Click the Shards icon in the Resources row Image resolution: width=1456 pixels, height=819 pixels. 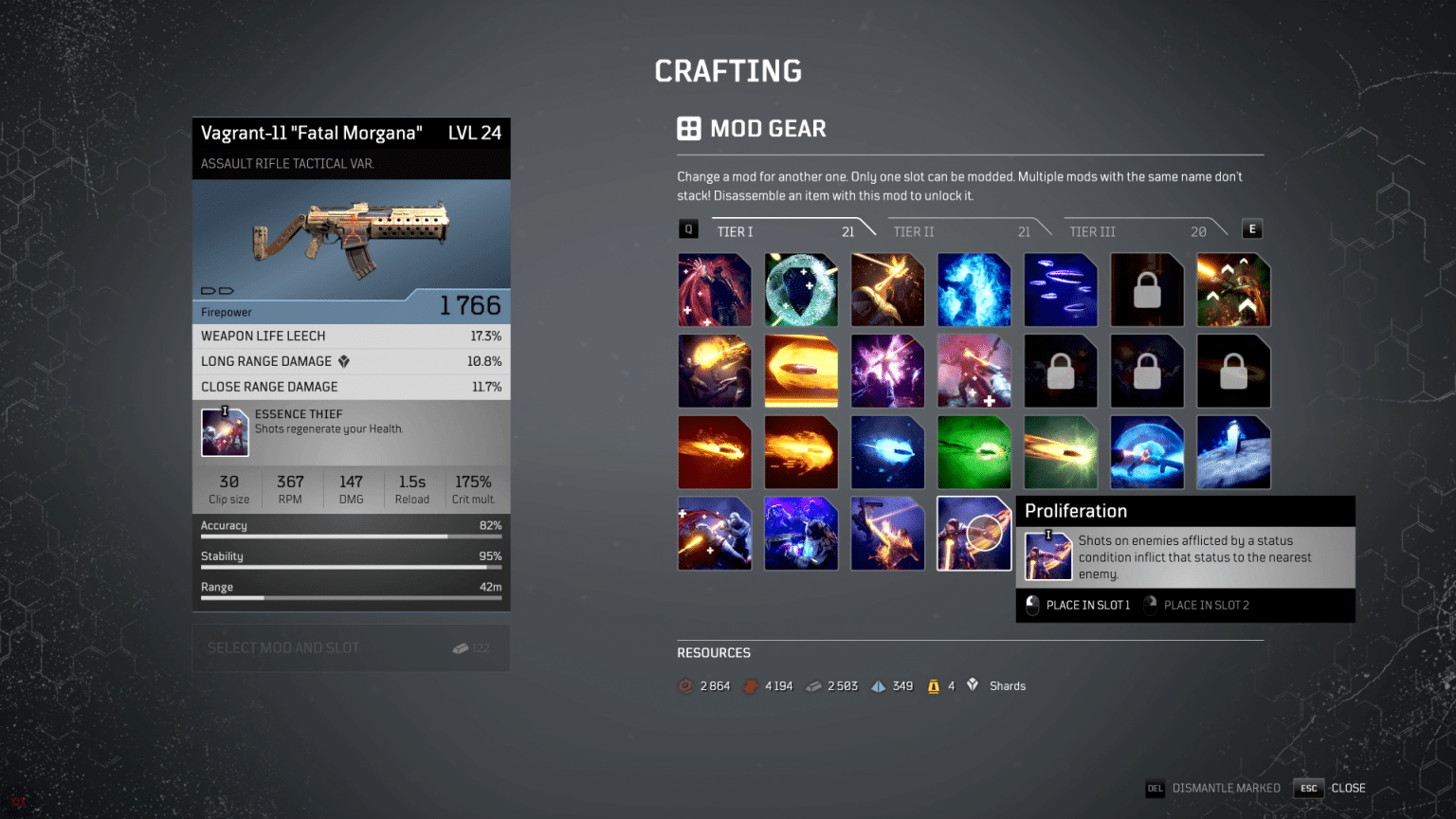(x=973, y=684)
